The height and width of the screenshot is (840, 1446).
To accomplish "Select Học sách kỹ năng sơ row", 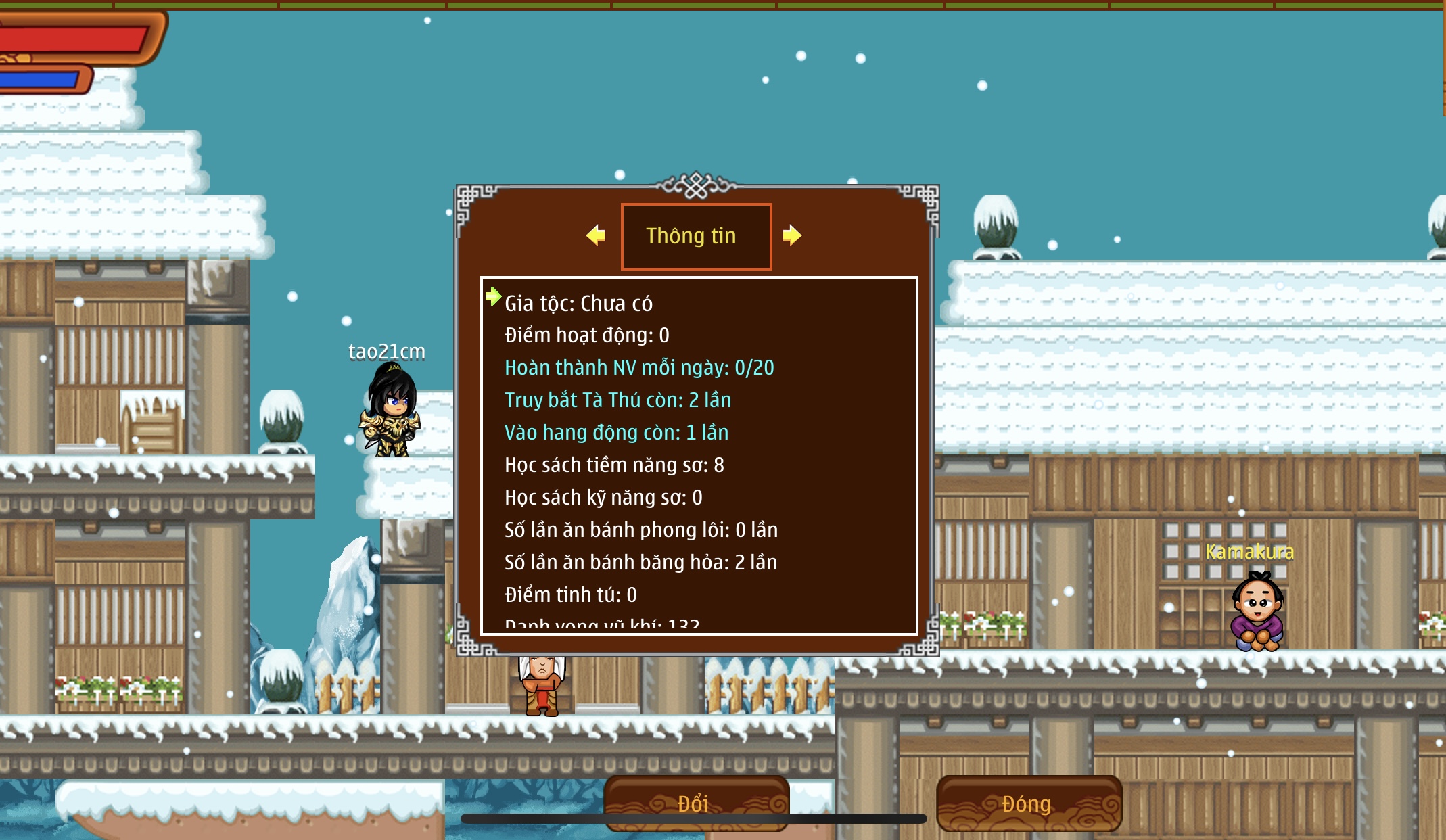I will click(x=603, y=498).
